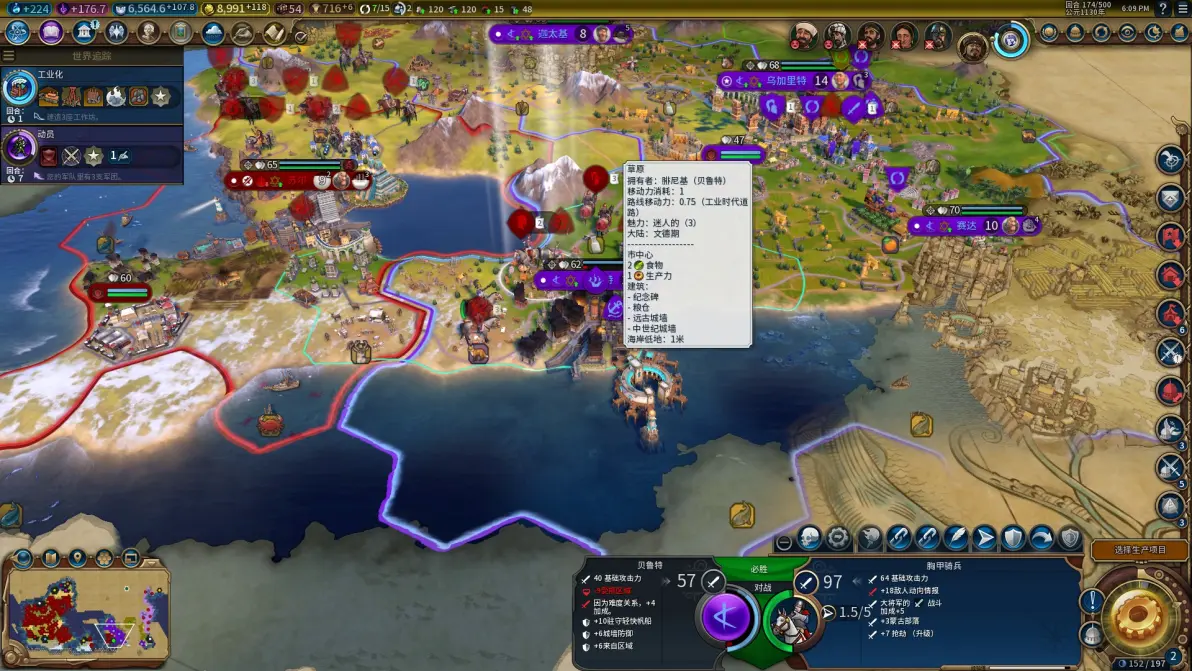Select the leader portrait with white turban
The height and width of the screenshot is (671, 1192).
(x=803, y=36)
